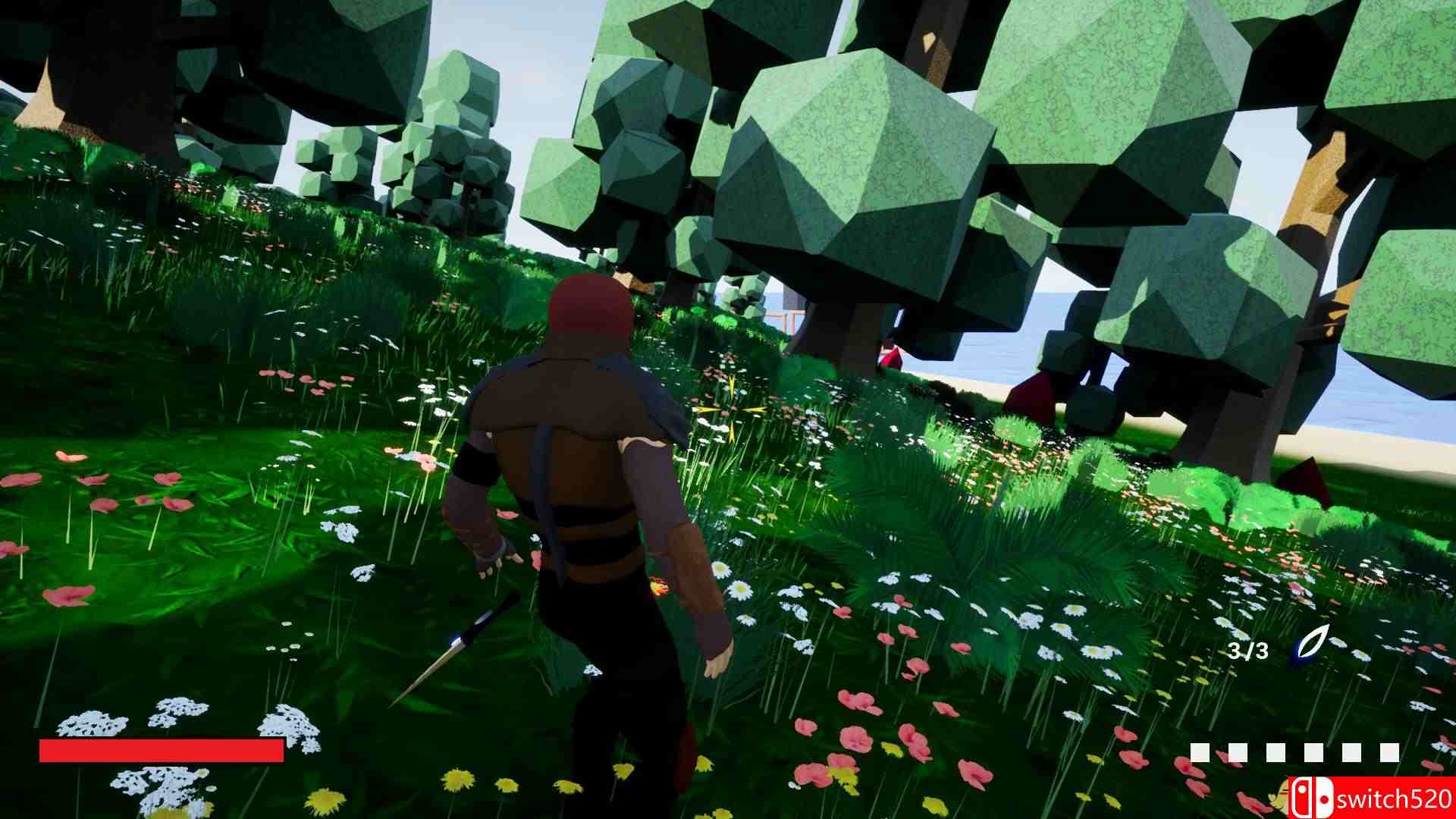Image resolution: width=1456 pixels, height=819 pixels.
Task: Click the fourth white inventory slot
Action: [x=1313, y=752]
